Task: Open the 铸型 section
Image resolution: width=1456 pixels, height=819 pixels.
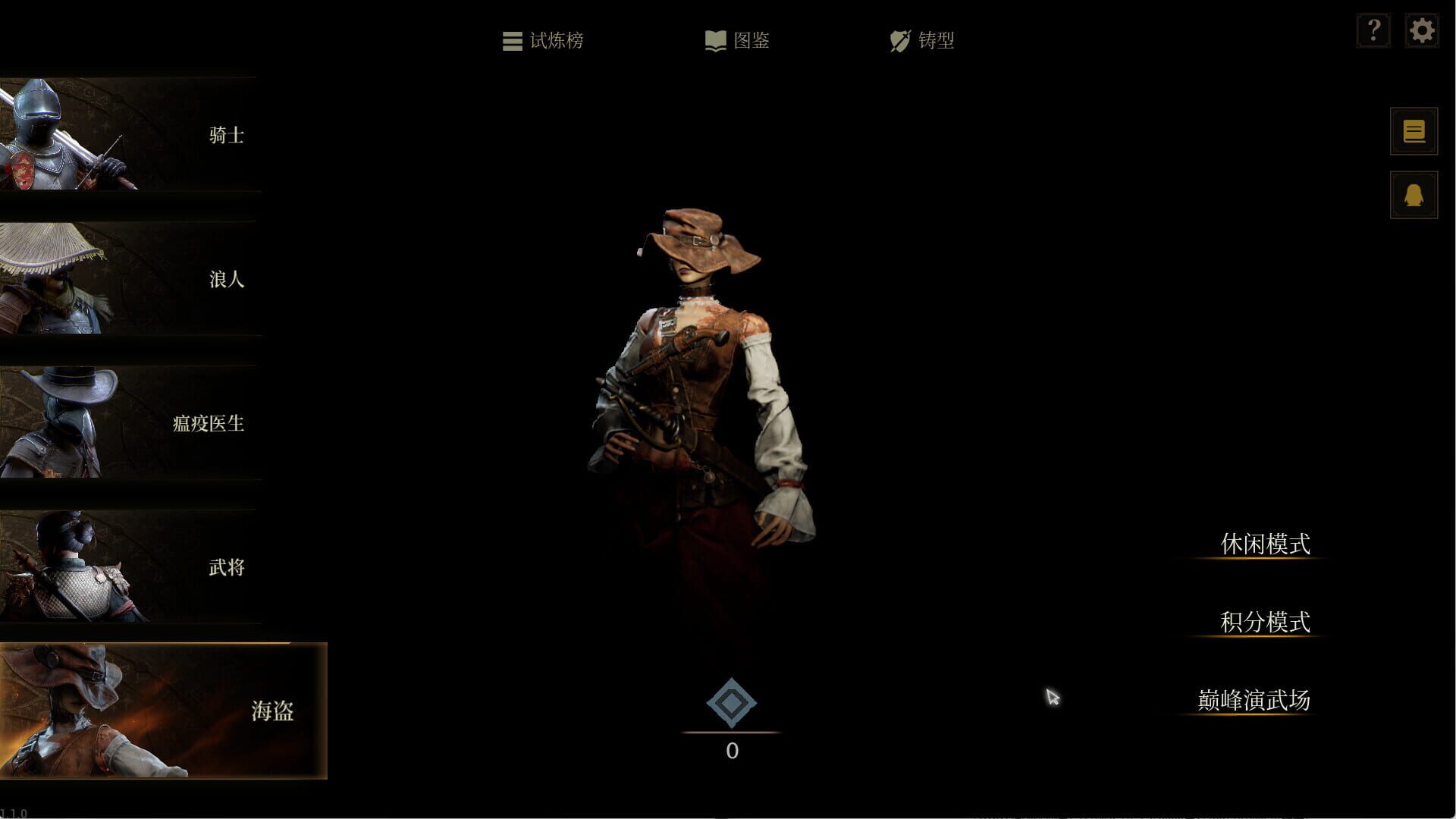Action: [x=938, y=42]
